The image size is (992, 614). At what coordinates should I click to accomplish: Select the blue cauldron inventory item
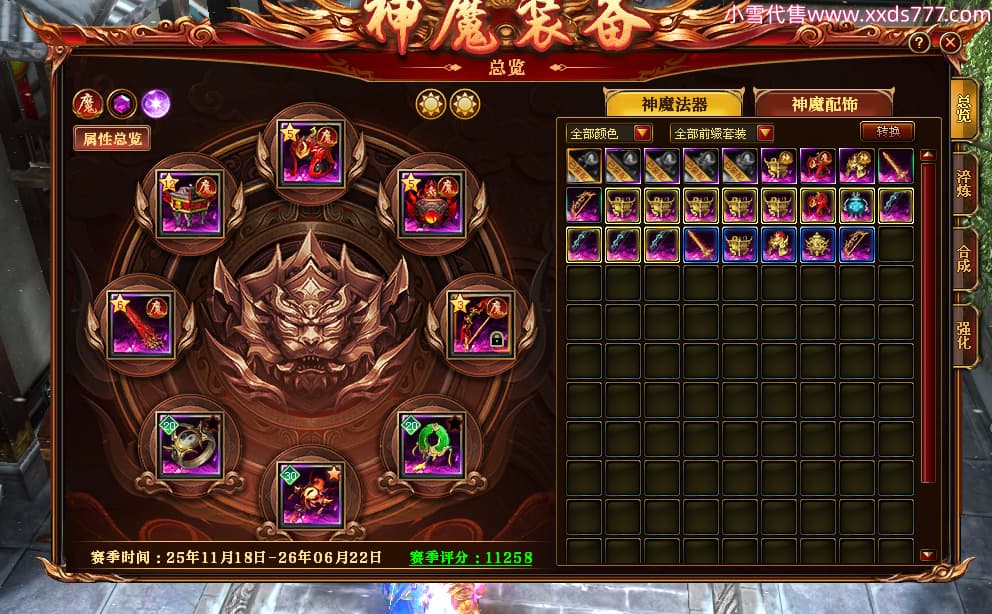tap(856, 205)
